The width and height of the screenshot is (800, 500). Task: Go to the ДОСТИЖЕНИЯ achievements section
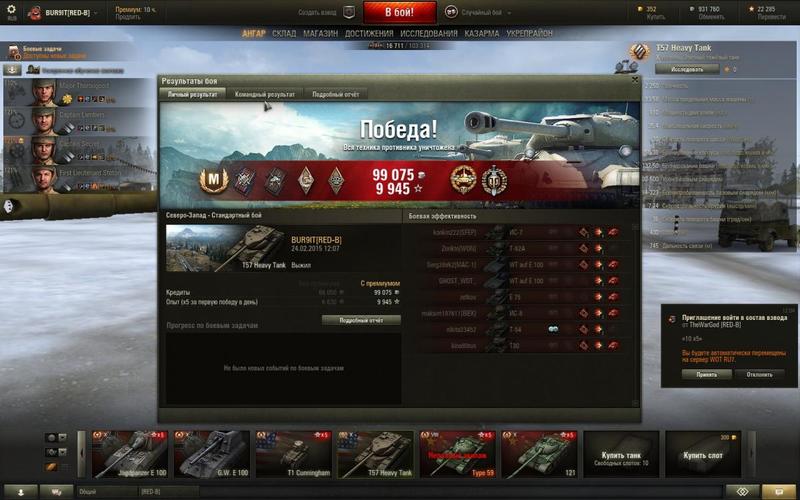369,33
